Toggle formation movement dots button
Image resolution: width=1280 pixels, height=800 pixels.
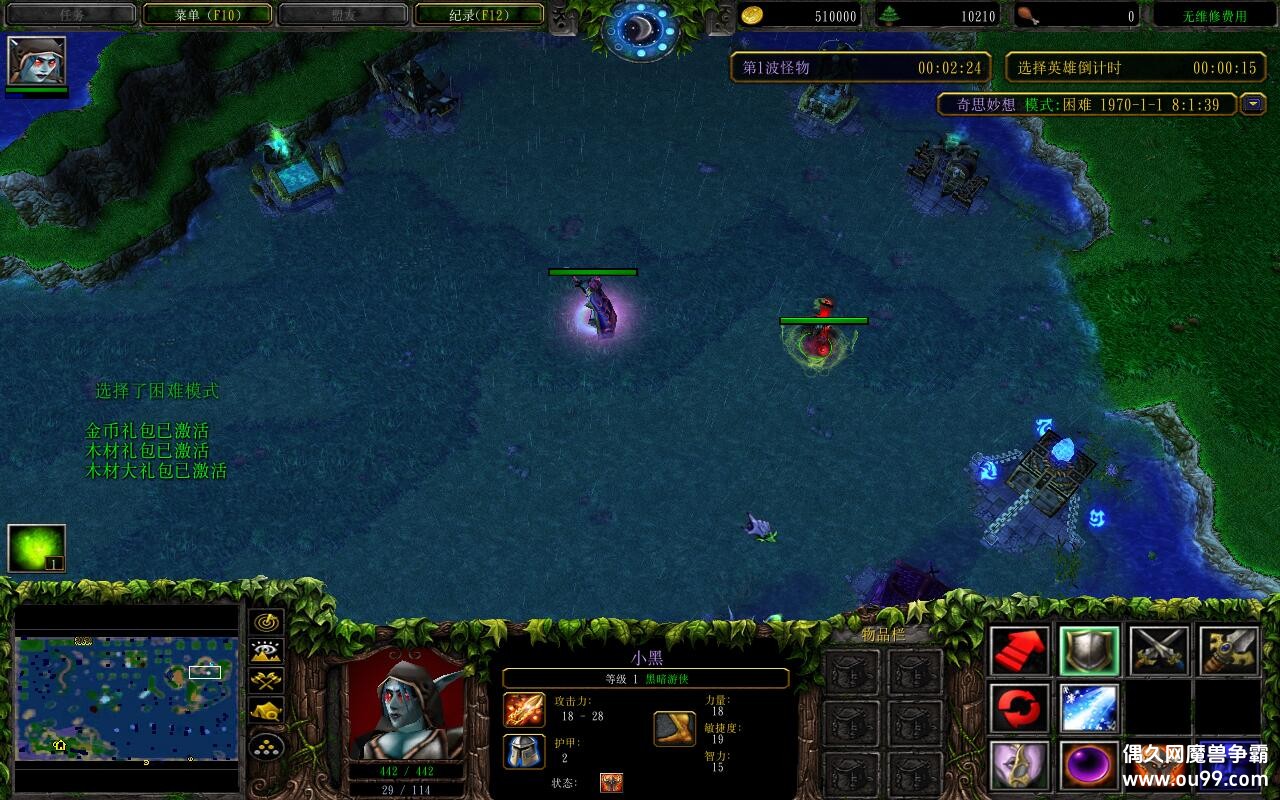[267, 746]
